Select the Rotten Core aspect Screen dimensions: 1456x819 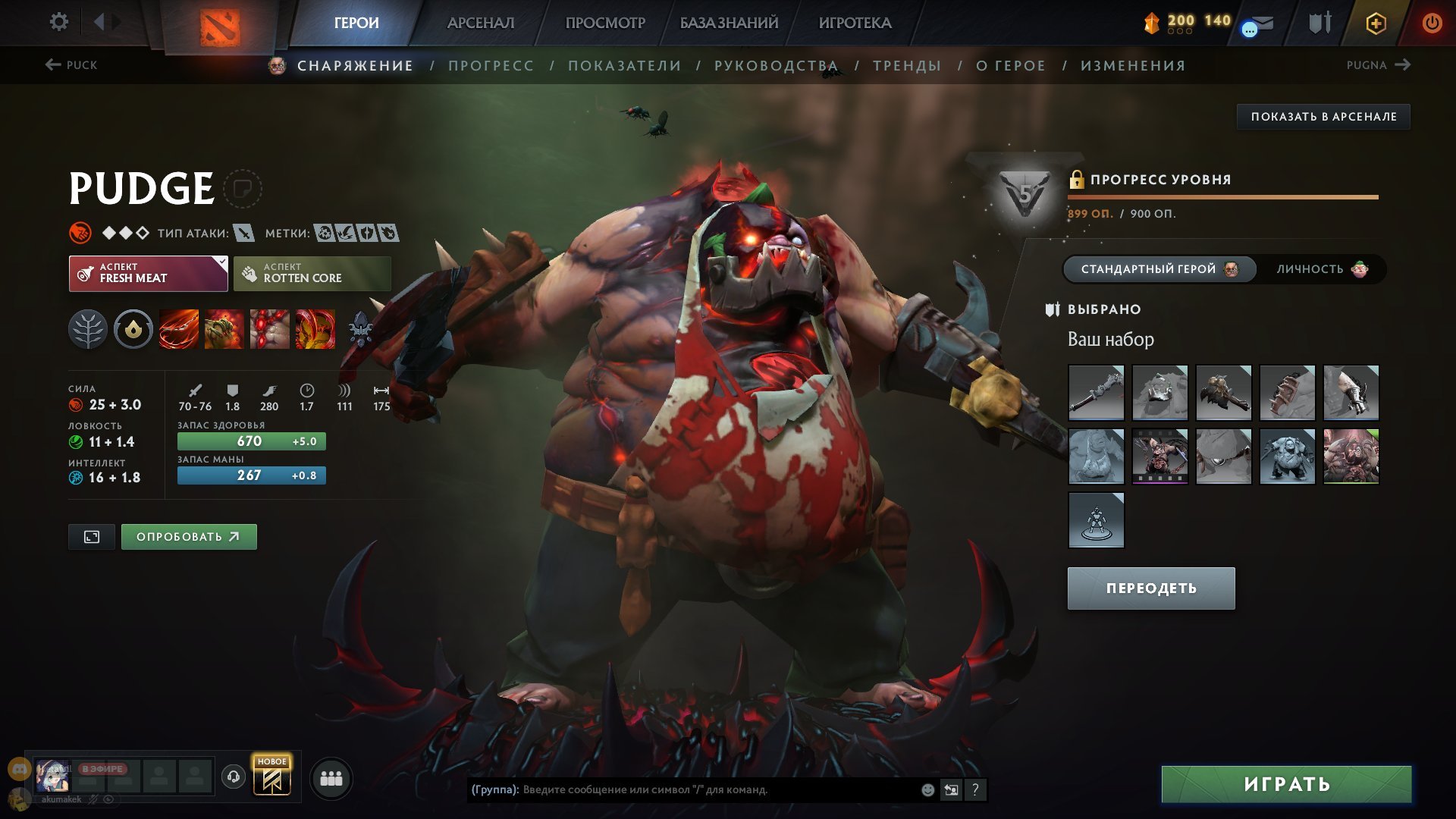[312, 272]
